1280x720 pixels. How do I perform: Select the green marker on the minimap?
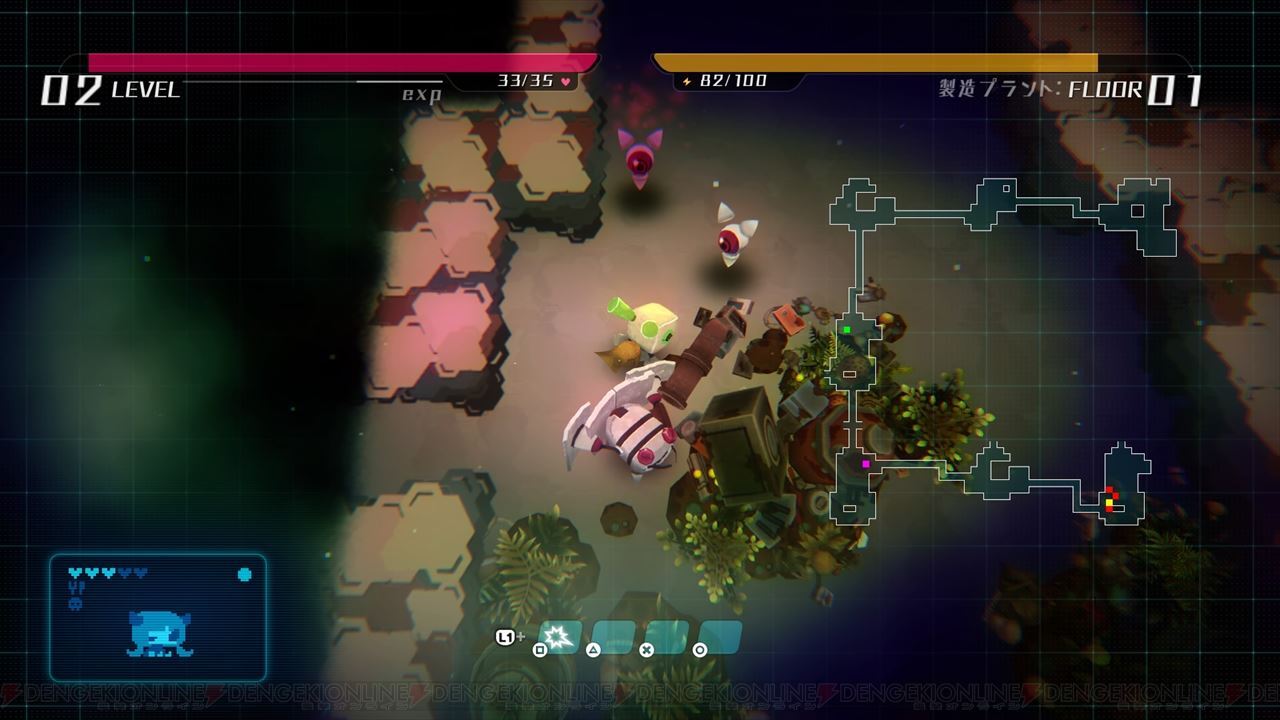846,329
